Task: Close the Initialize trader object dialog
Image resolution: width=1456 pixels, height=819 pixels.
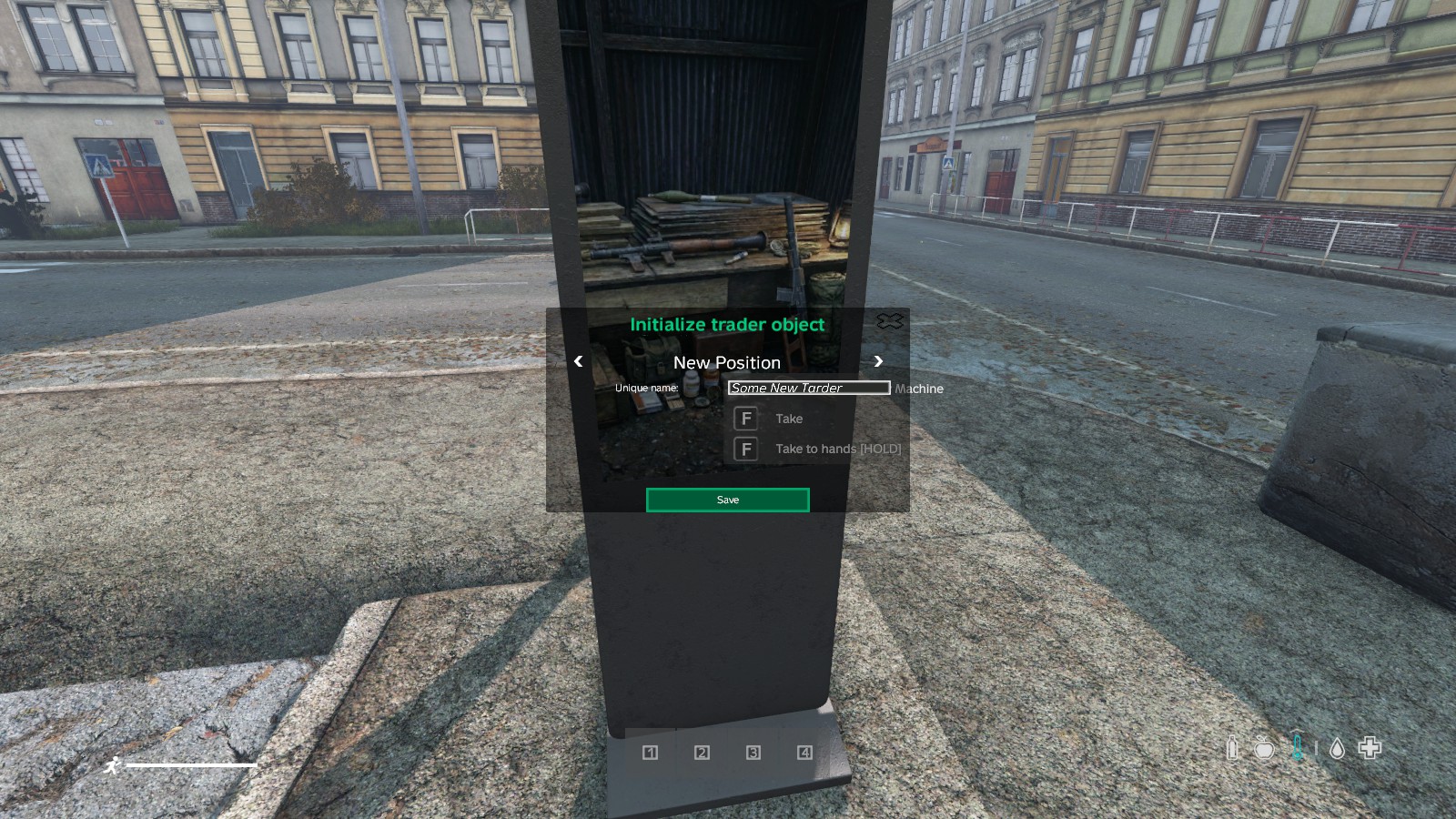Action: 889,321
